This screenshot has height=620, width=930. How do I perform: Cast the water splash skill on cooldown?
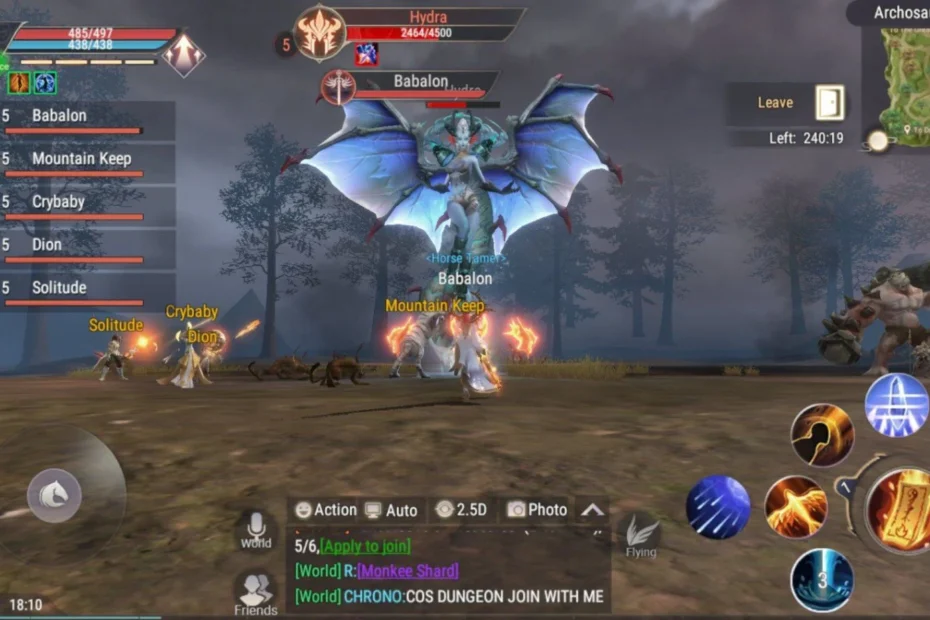click(822, 580)
